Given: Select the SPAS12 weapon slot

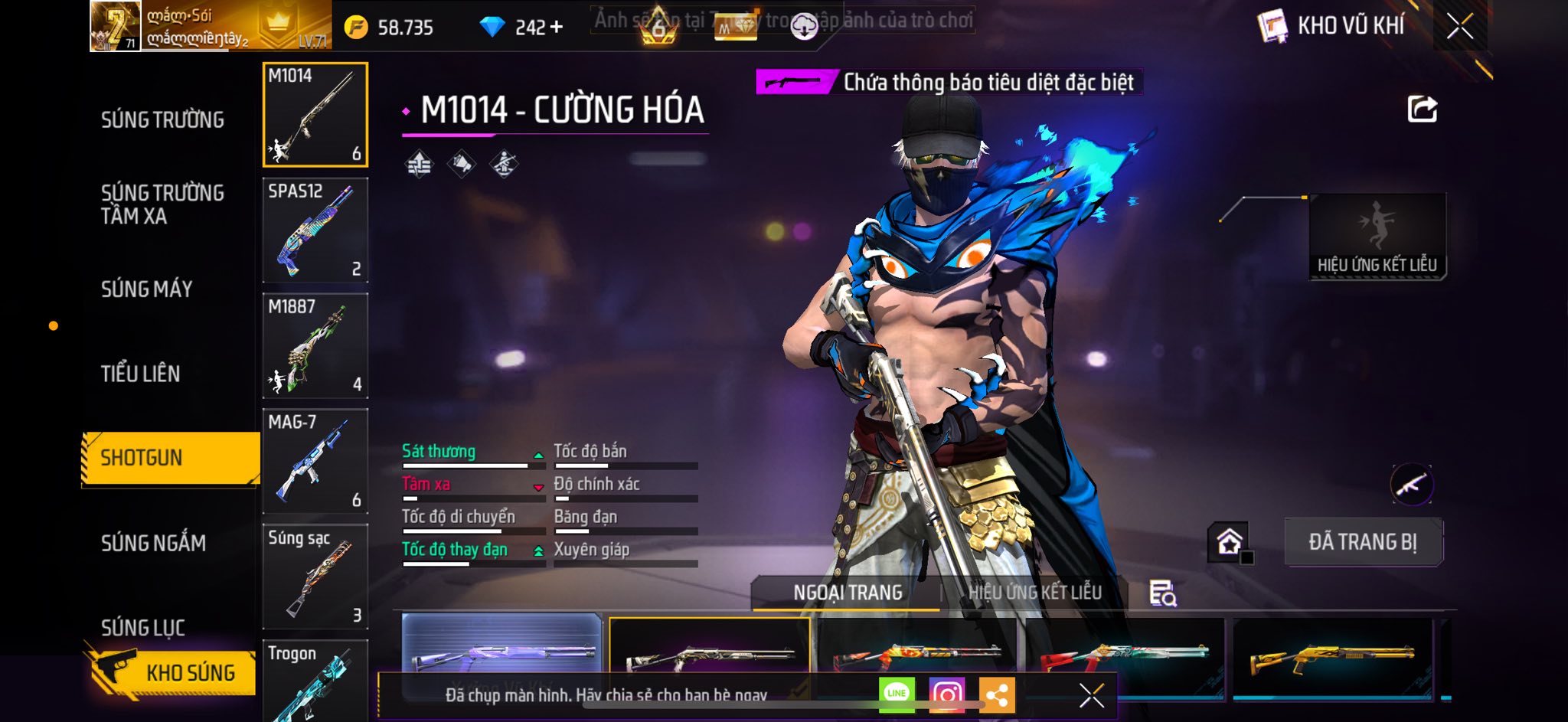Looking at the screenshot, I should tap(315, 230).
